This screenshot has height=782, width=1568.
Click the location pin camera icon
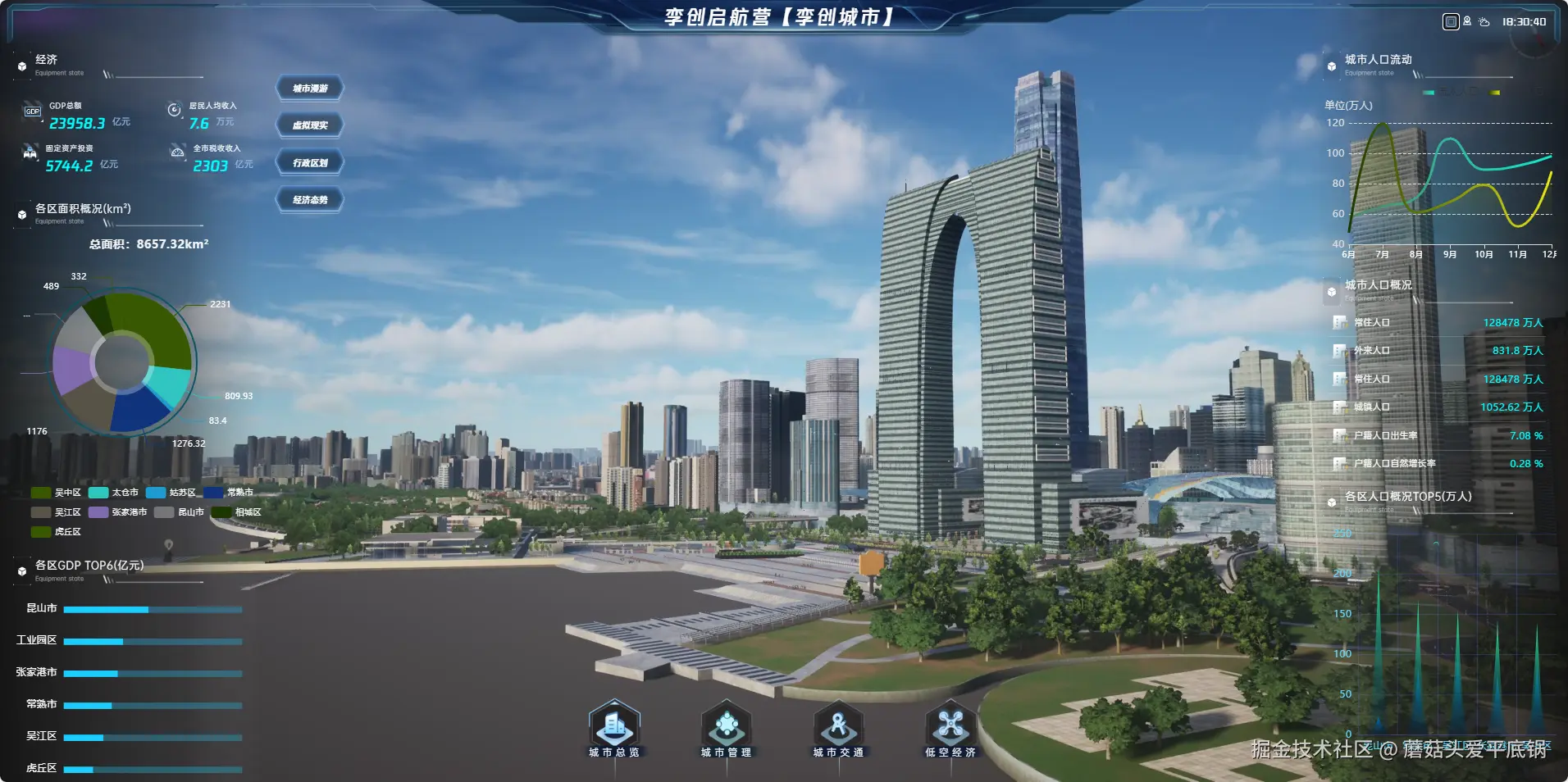pos(1467,22)
